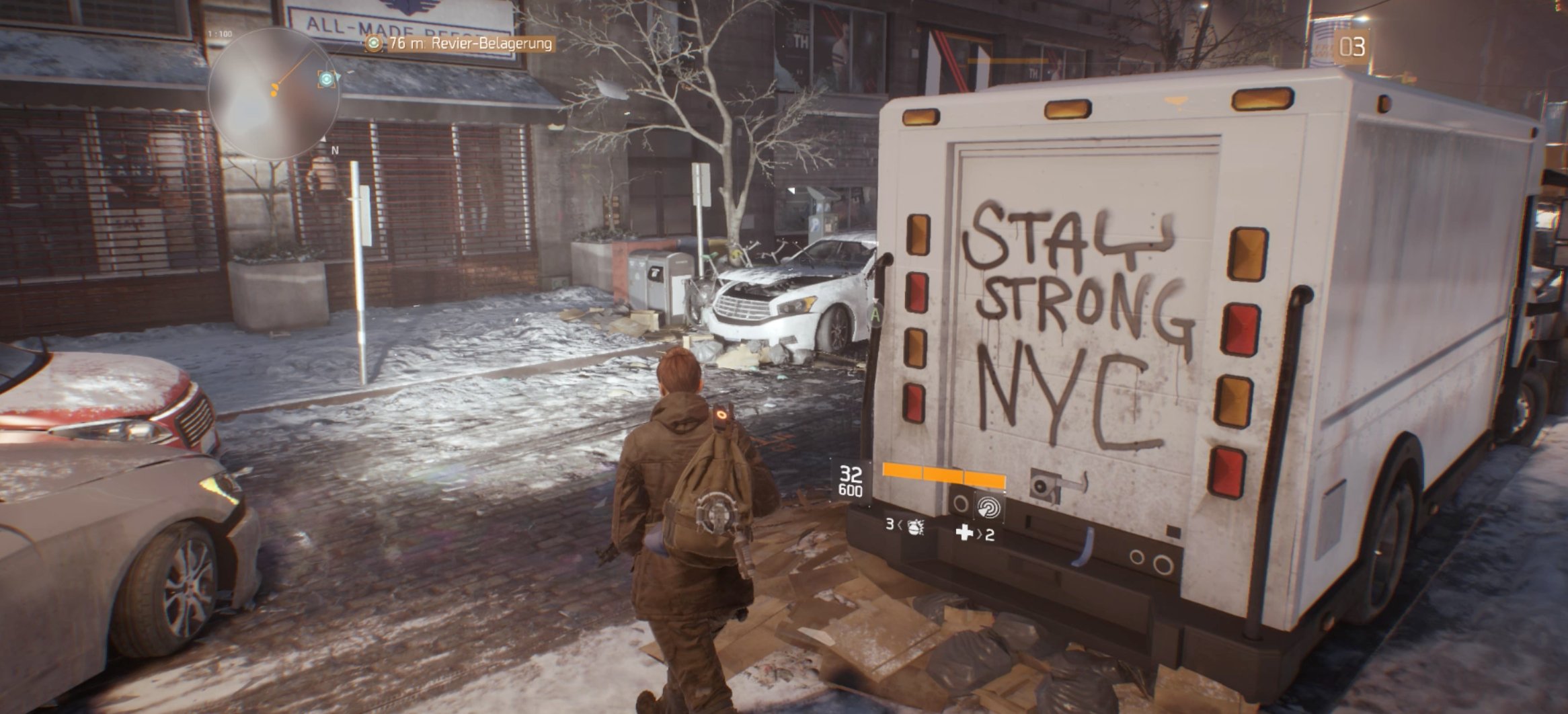Use the medkit cross icon
1568x714 pixels.
965,533
